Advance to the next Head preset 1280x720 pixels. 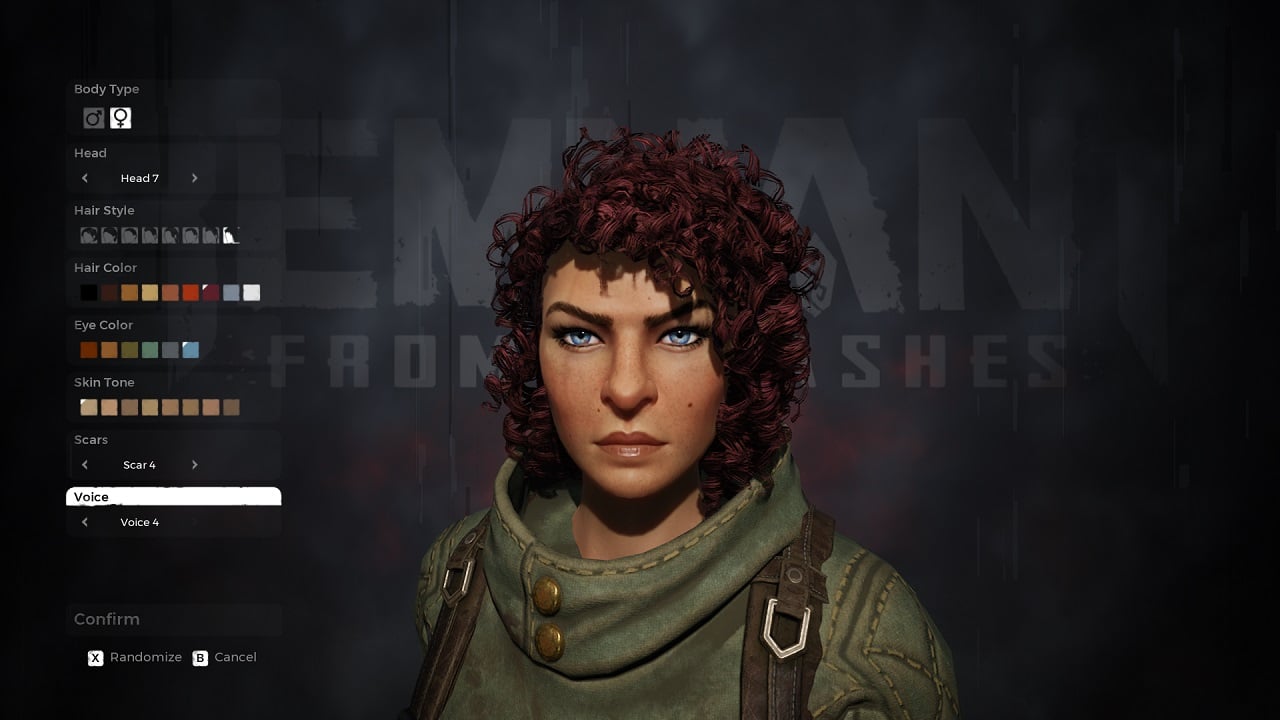[195, 177]
